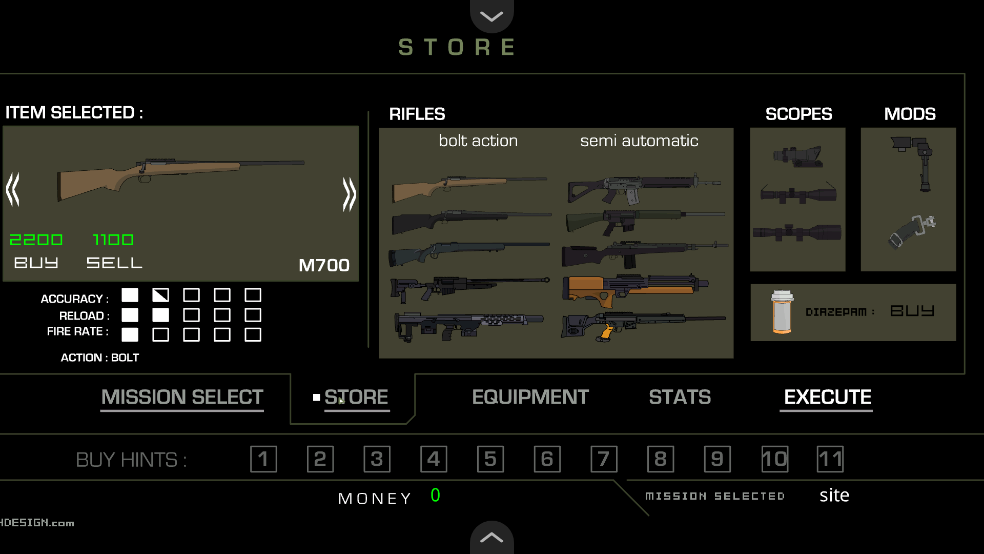984x554 pixels.
Task: Pick the semi automatic rifle with orange grip
Action: click(x=642, y=326)
